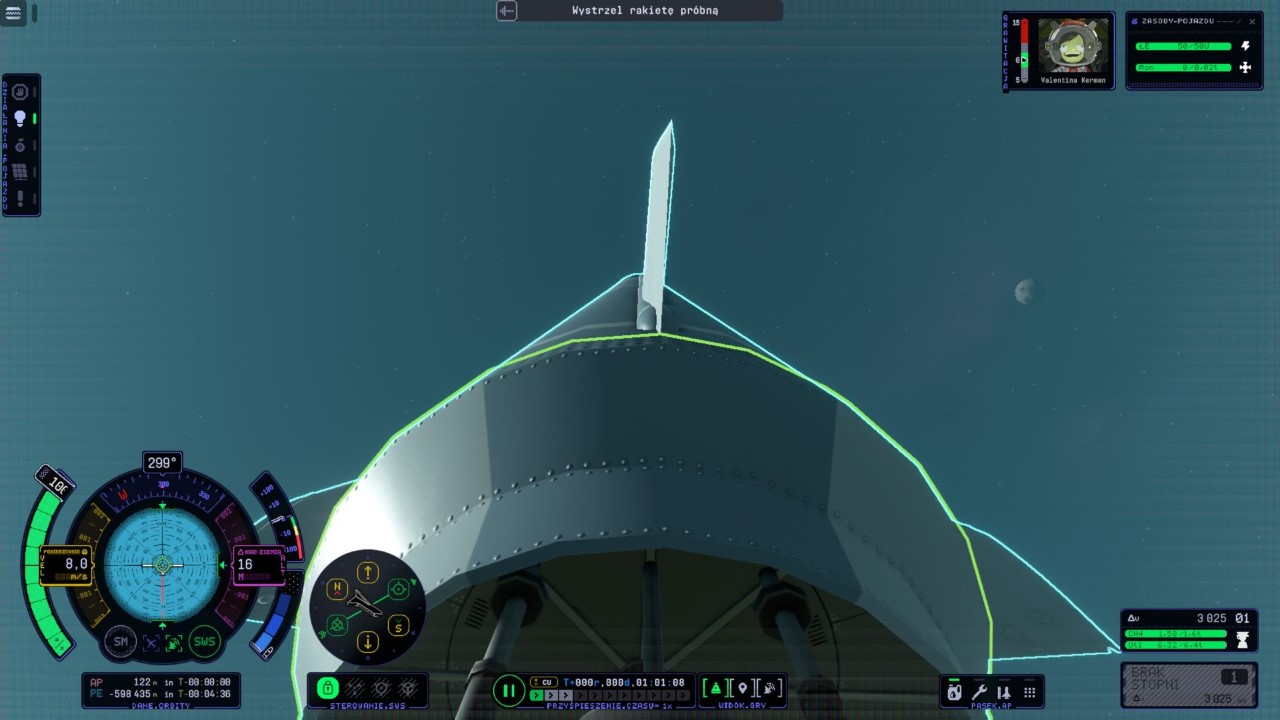Expand the Wystrzel rakietę próbną objective banner
This screenshot has height=720, width=1280.
506,11
